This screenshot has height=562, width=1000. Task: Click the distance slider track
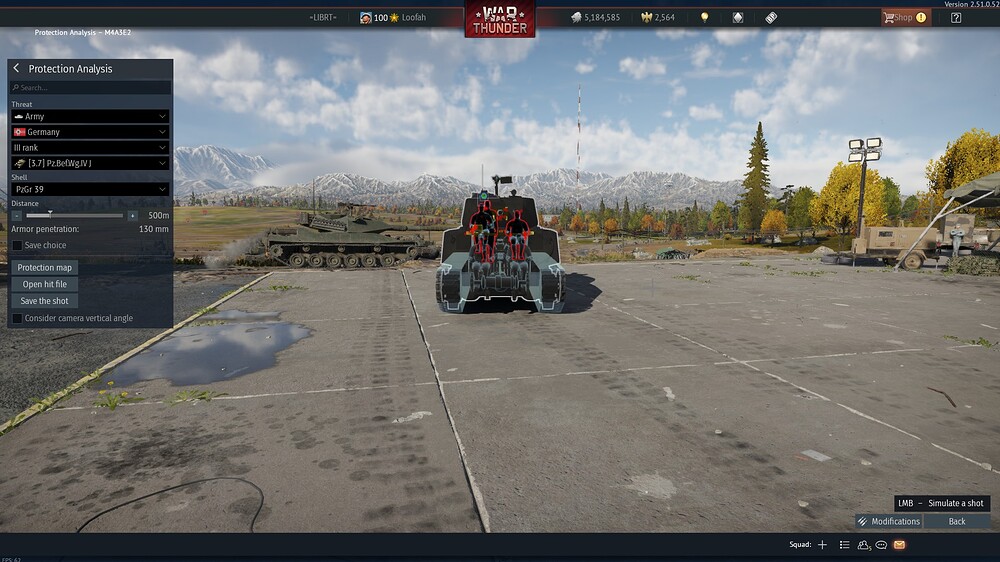(75, 215)
